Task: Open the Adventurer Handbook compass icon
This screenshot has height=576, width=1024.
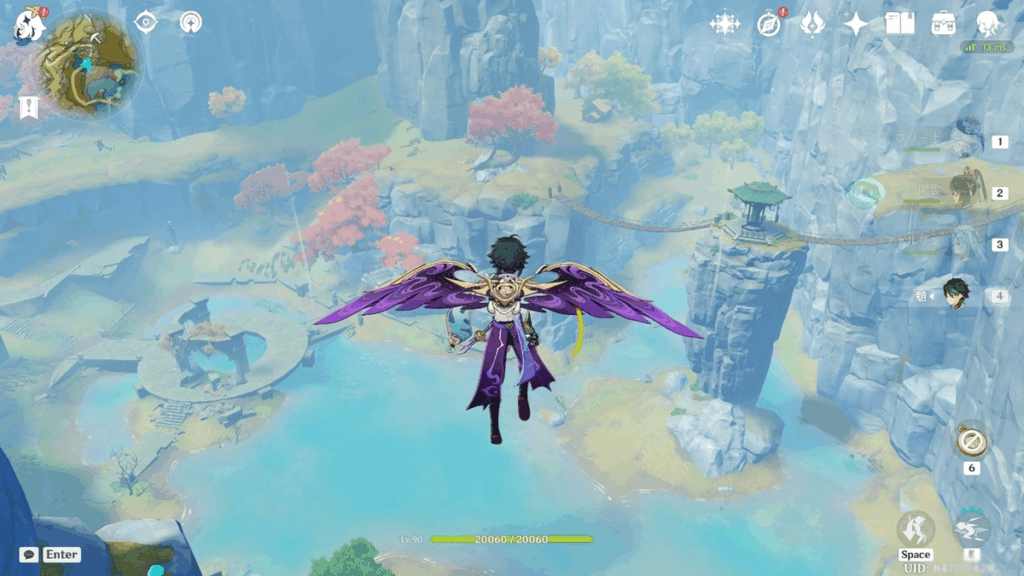Action: point(769,24)
